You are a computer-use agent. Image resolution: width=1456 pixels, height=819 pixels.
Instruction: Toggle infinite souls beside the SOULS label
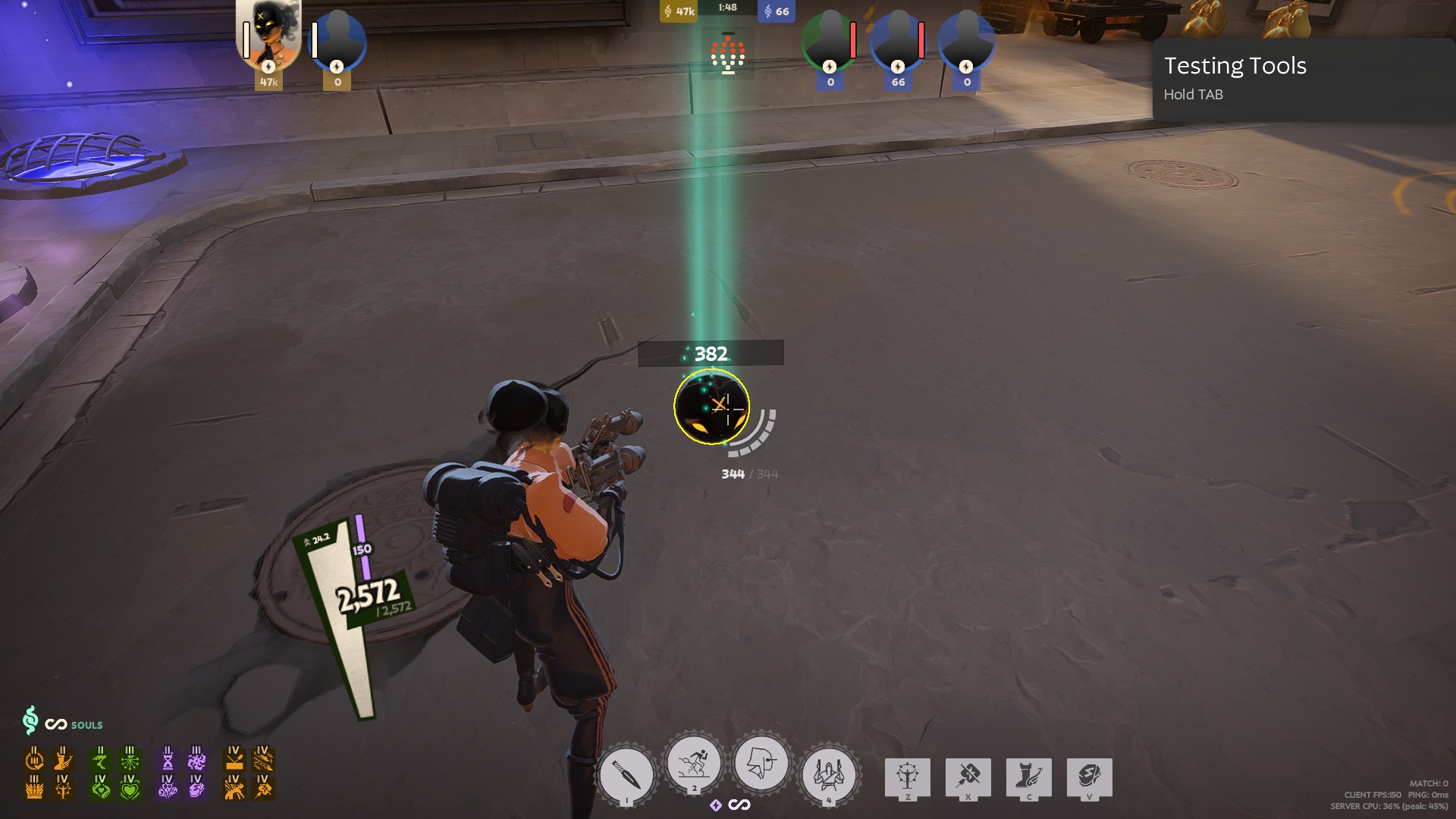57,724
